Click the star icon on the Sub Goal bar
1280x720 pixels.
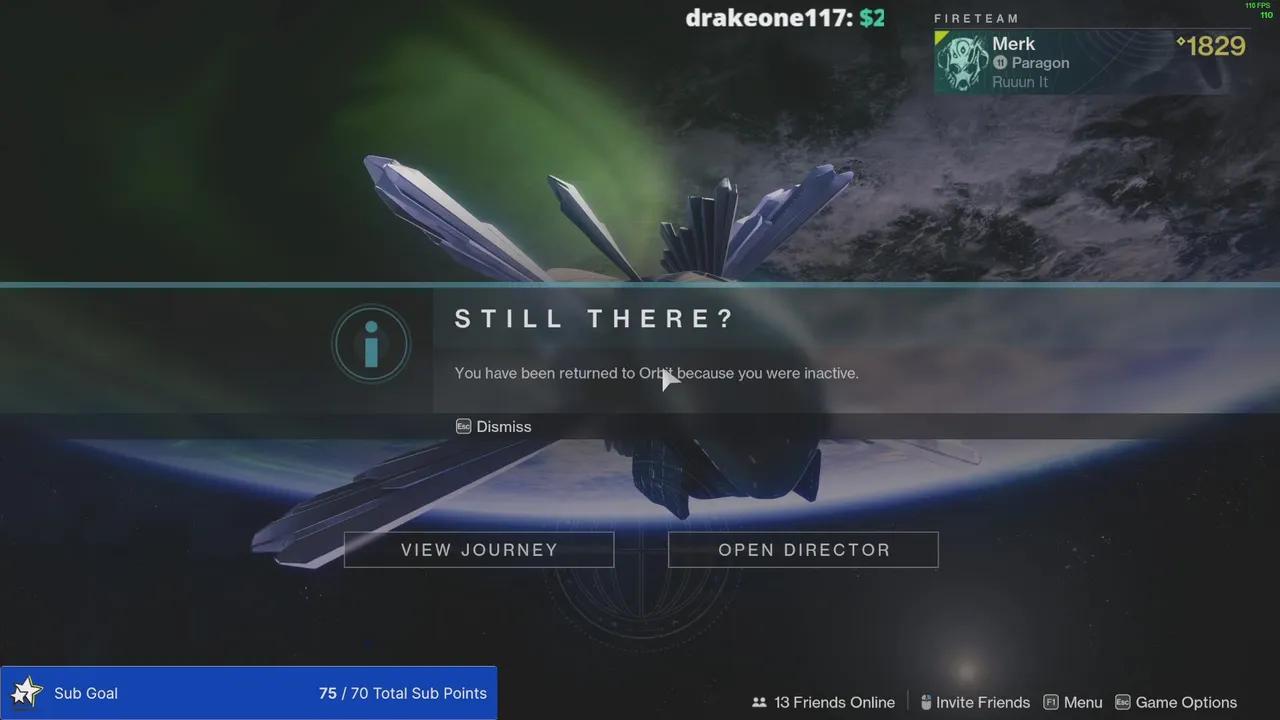point(27,692)
